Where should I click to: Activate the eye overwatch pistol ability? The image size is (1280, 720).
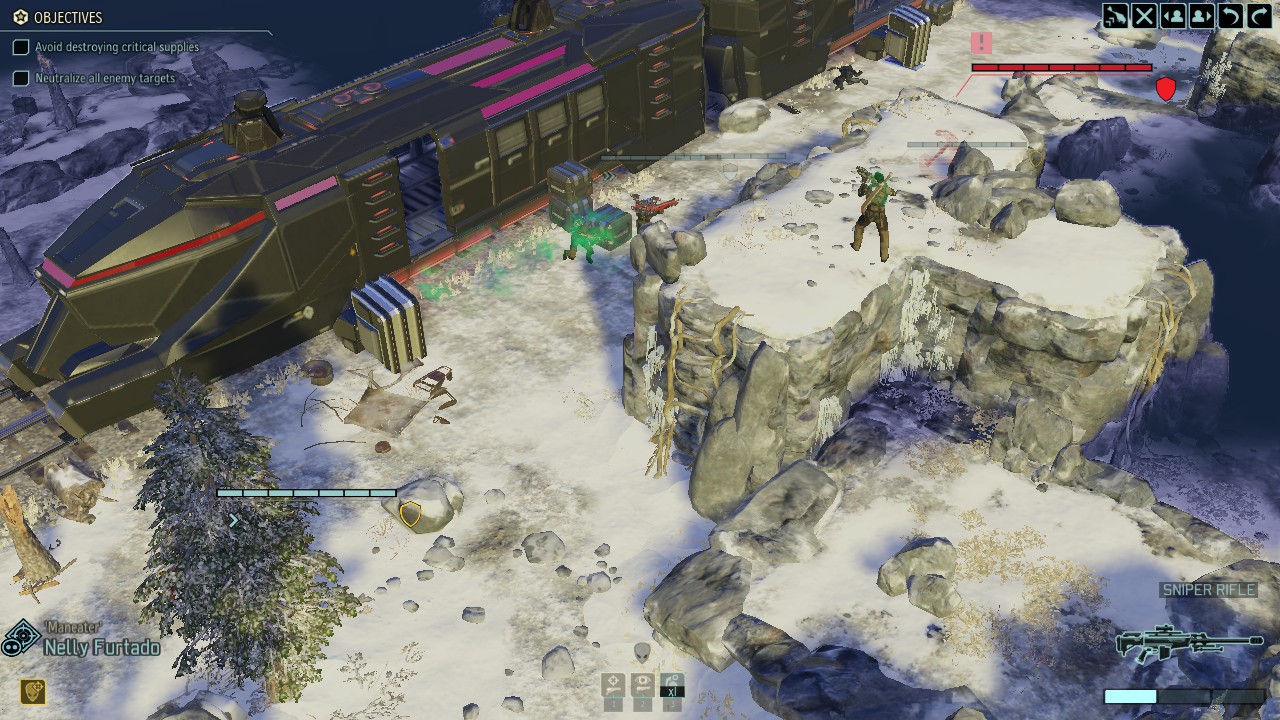coord(642,685)
